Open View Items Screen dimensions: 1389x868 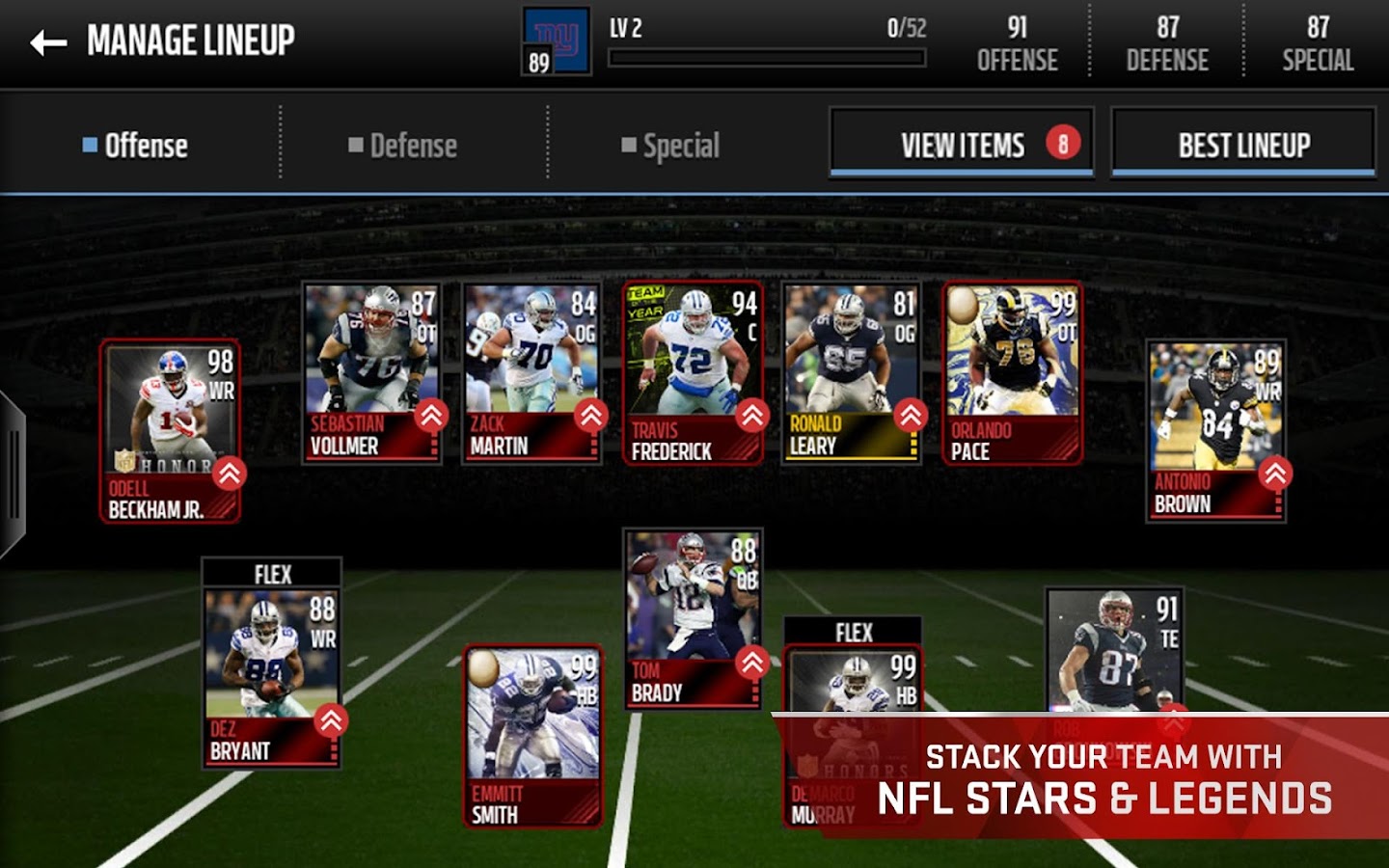point(961,145)
